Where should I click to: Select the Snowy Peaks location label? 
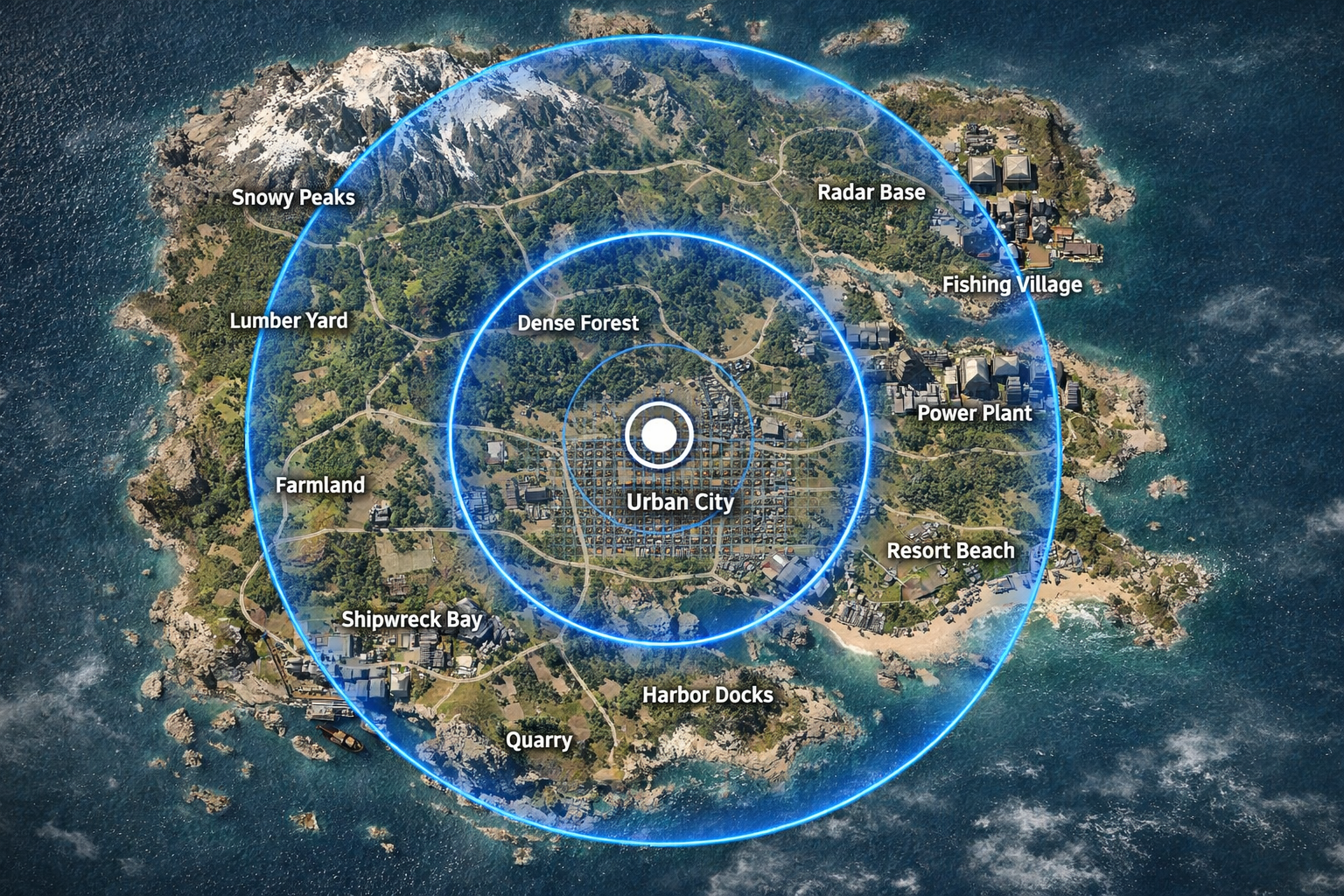tap(293, 197)
